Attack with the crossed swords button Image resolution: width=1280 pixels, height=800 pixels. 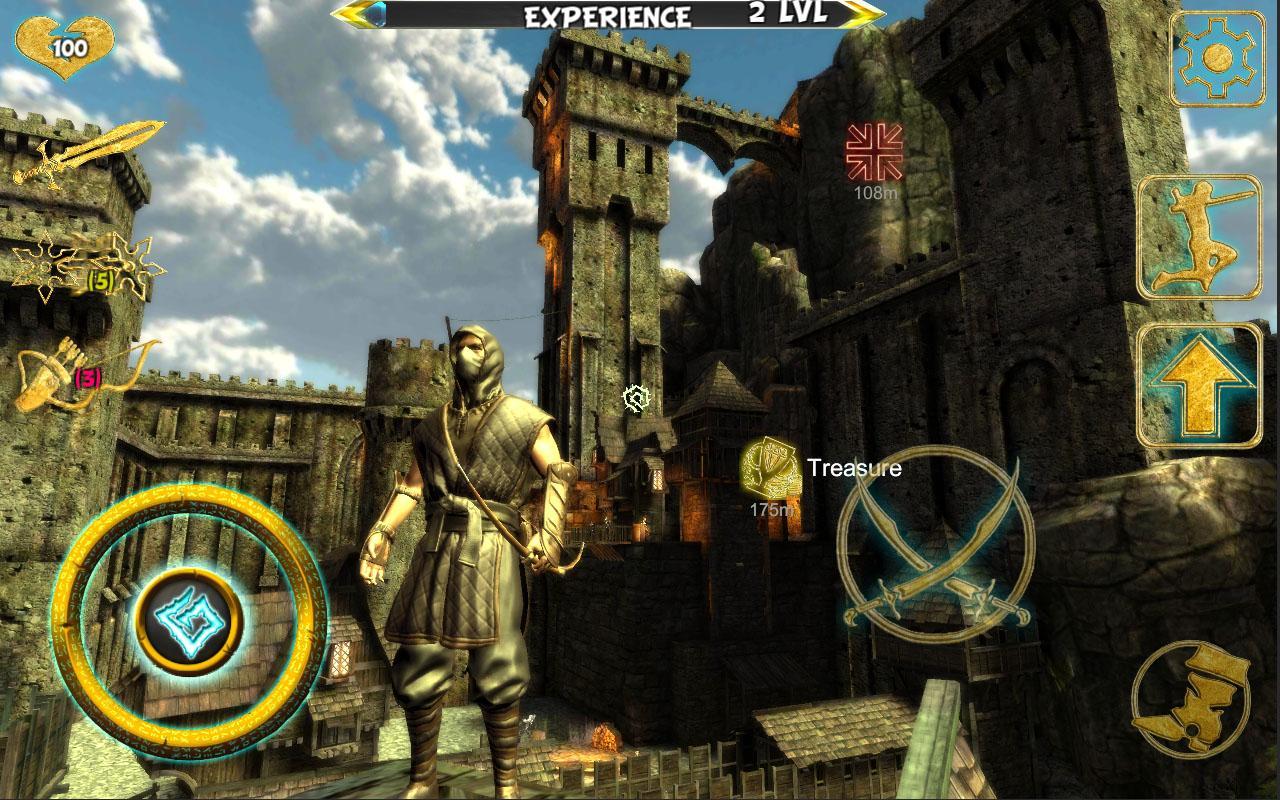point(934,545)
